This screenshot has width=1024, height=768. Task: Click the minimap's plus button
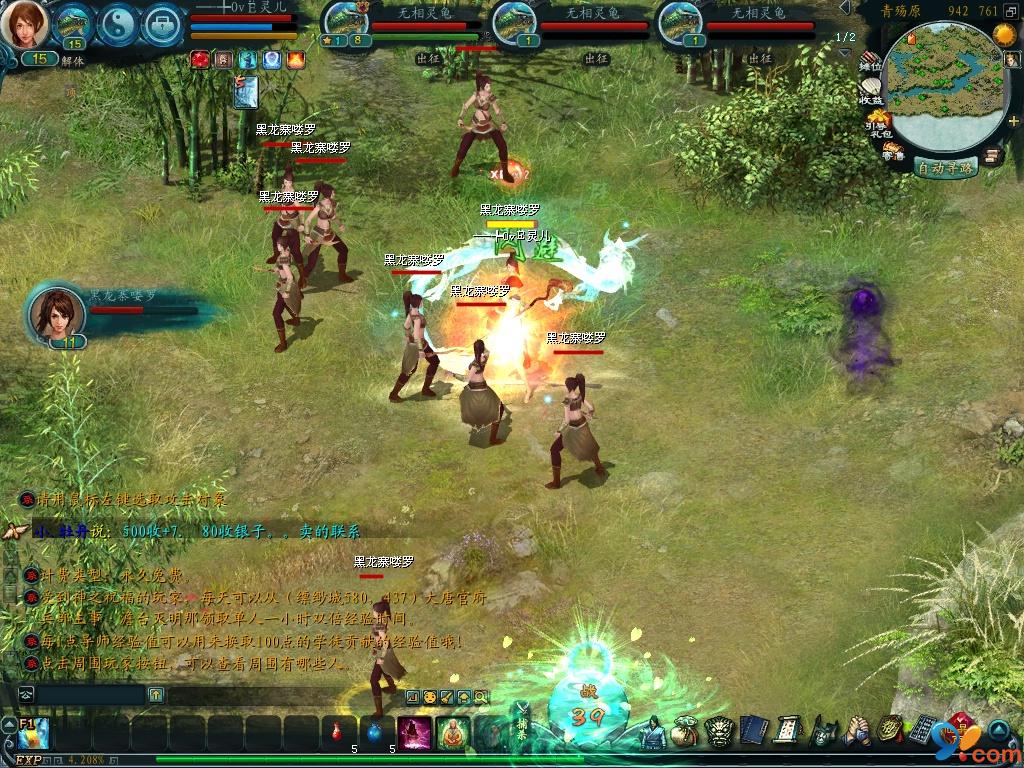(x=1012, y=120)
